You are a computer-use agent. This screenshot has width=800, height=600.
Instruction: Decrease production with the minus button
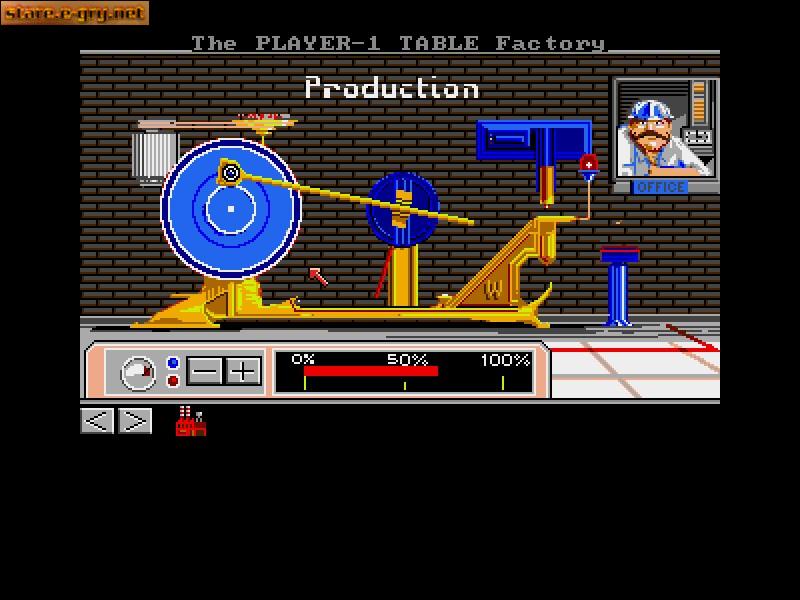pos(205,372)
